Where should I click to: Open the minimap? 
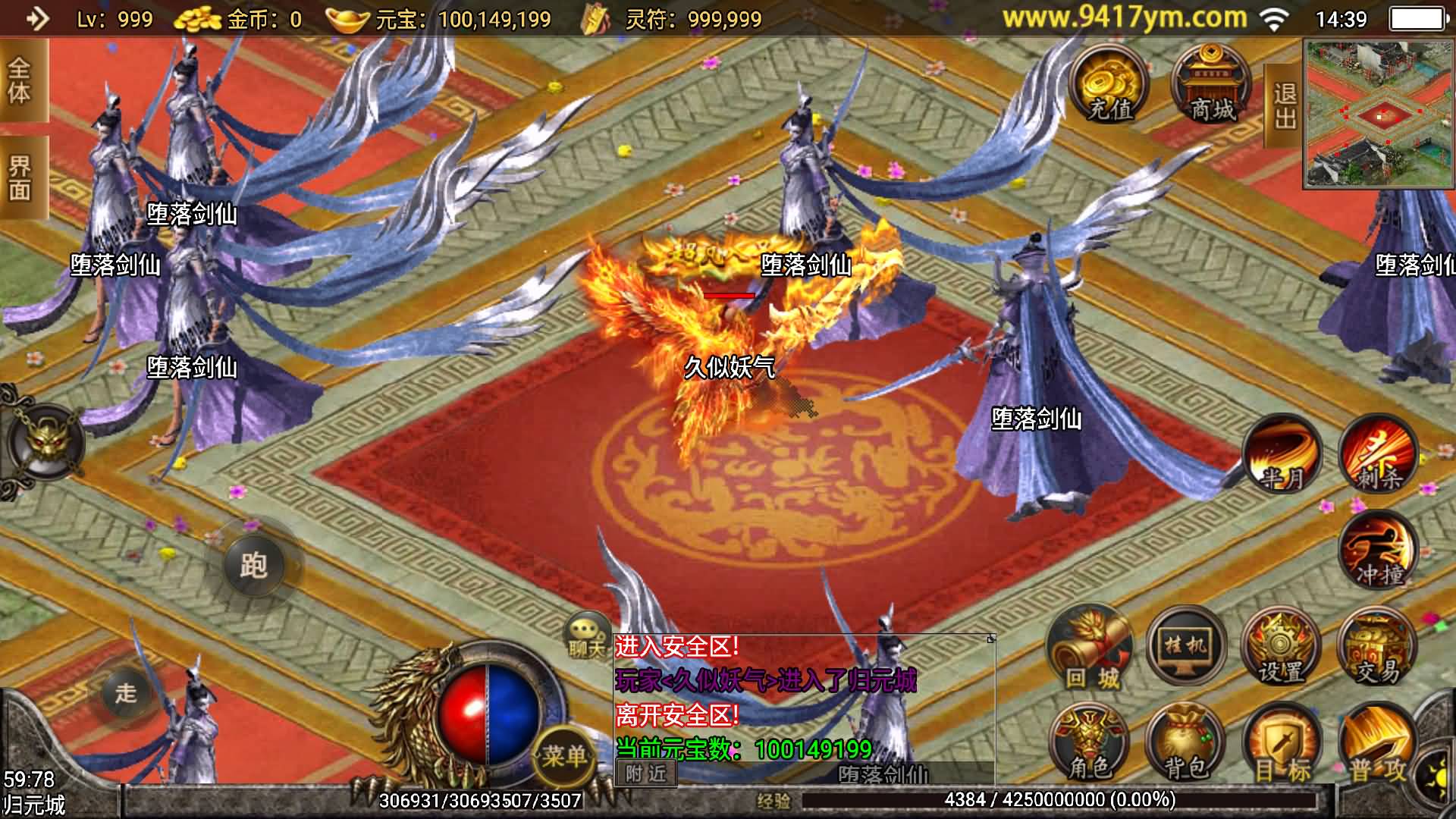click(1379, 114)
